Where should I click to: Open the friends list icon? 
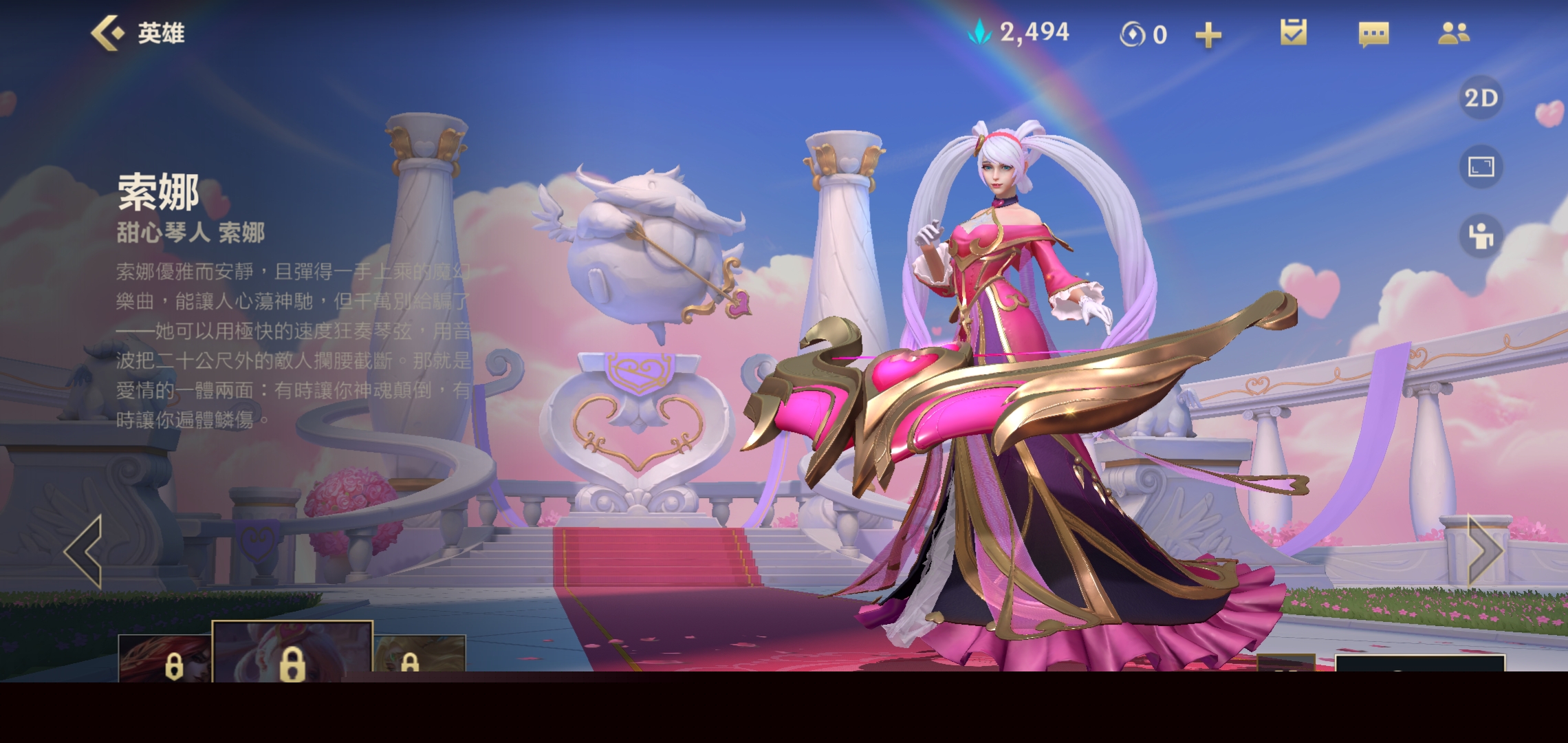click(1453, 33)
